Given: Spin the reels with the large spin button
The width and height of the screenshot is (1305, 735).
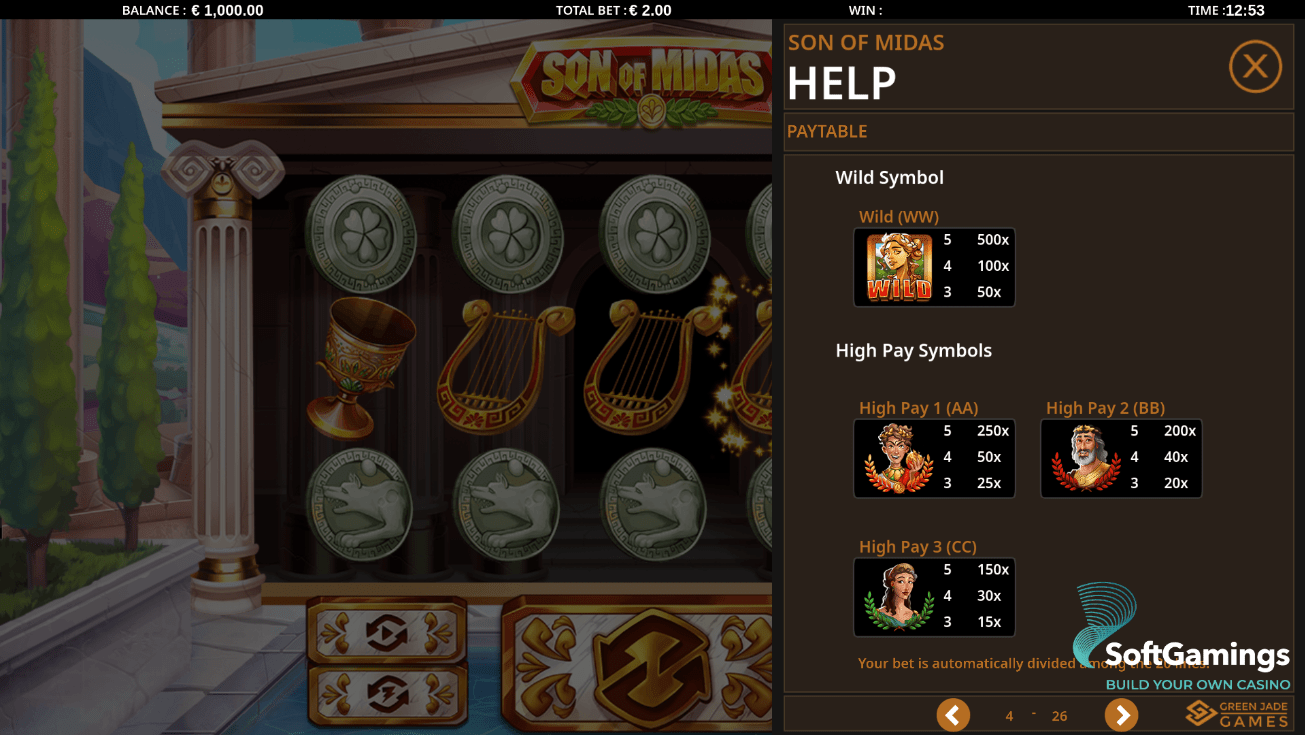Looking at the screenshot, I should click(x=637, y=664).
